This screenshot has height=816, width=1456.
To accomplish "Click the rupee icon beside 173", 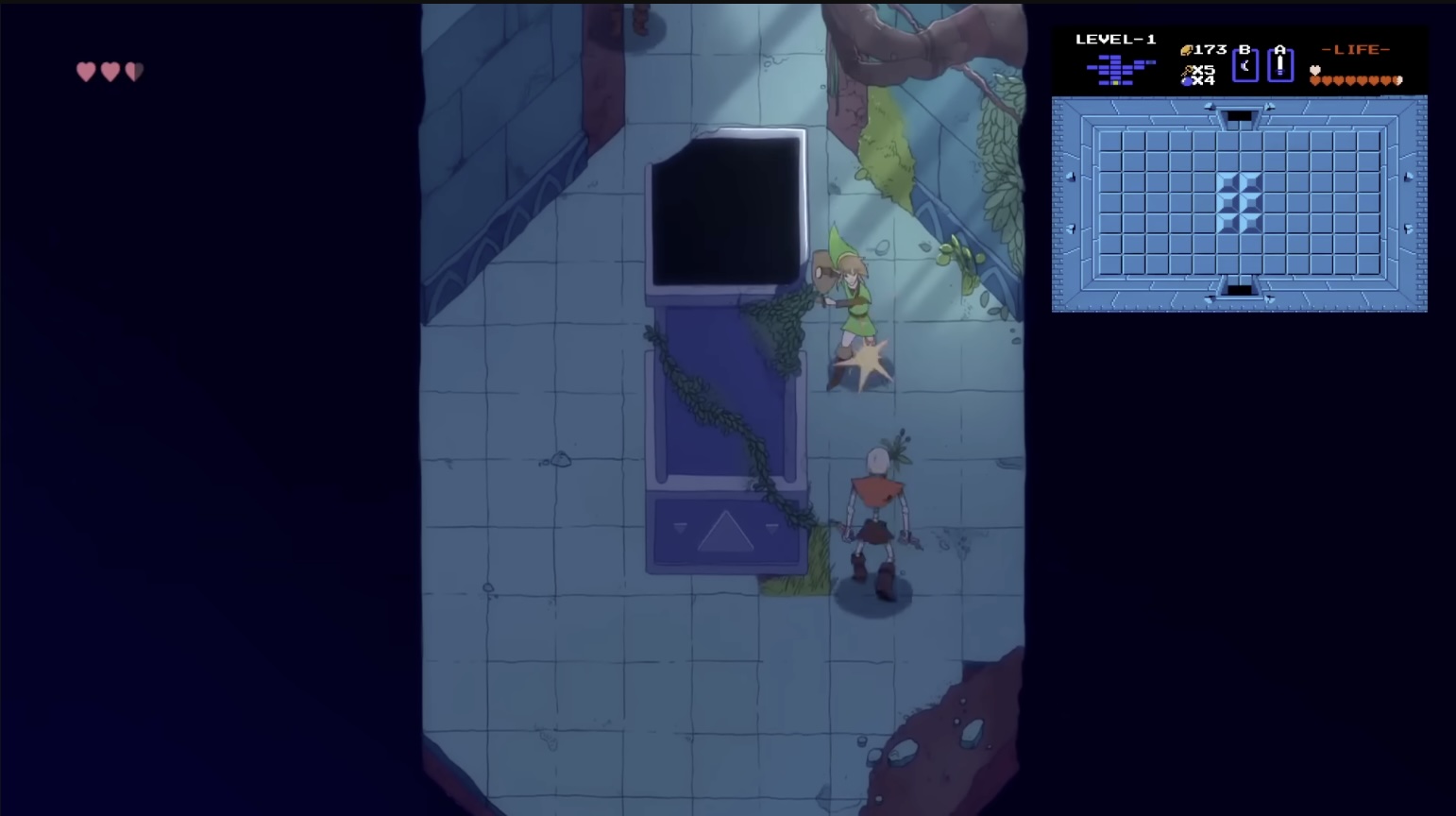I will pos(1186,50).
